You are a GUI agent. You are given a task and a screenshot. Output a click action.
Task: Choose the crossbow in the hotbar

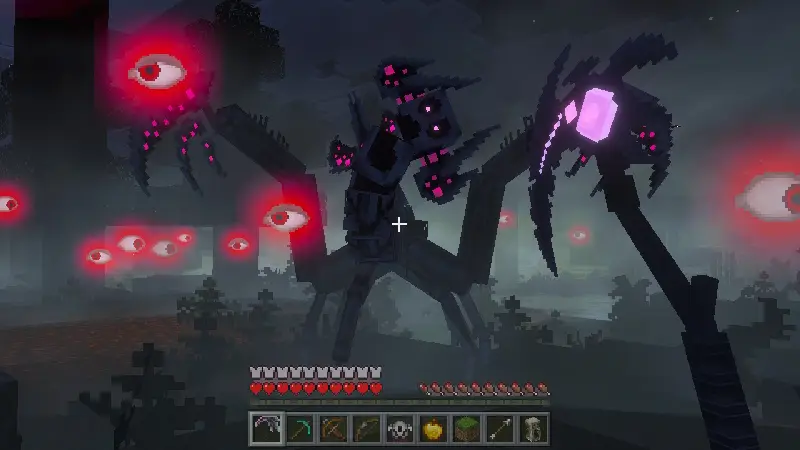332,427
